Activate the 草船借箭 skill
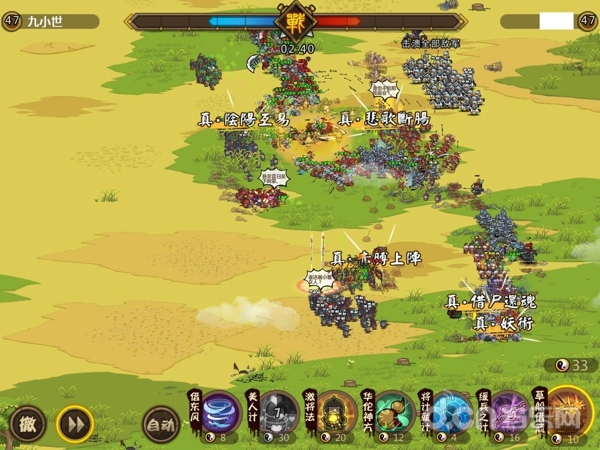The width and height of the screenshot is (600, 450). tap(568, 412)
